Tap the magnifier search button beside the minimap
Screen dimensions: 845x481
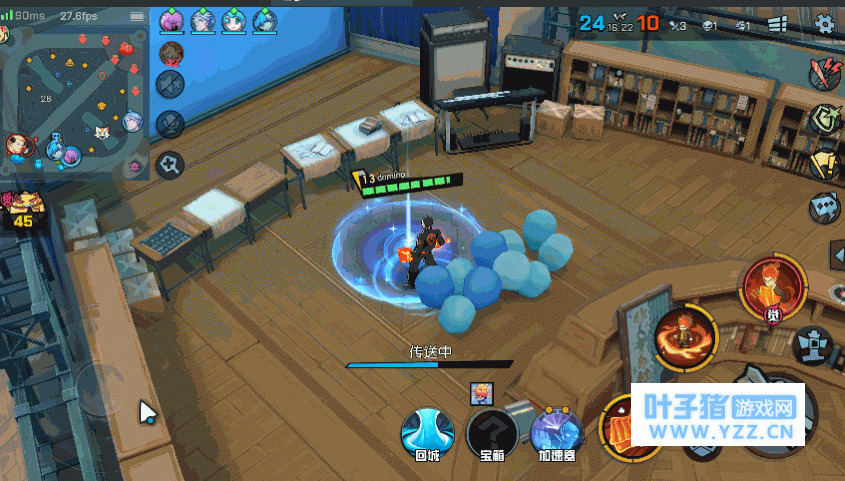click(x=171, y=162)
